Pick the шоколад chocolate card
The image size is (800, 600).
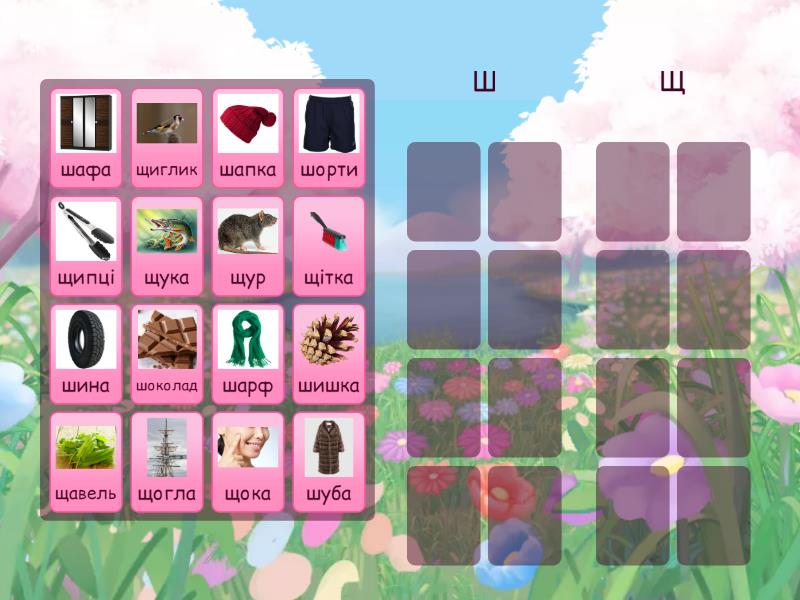click(x=167, y=354)
